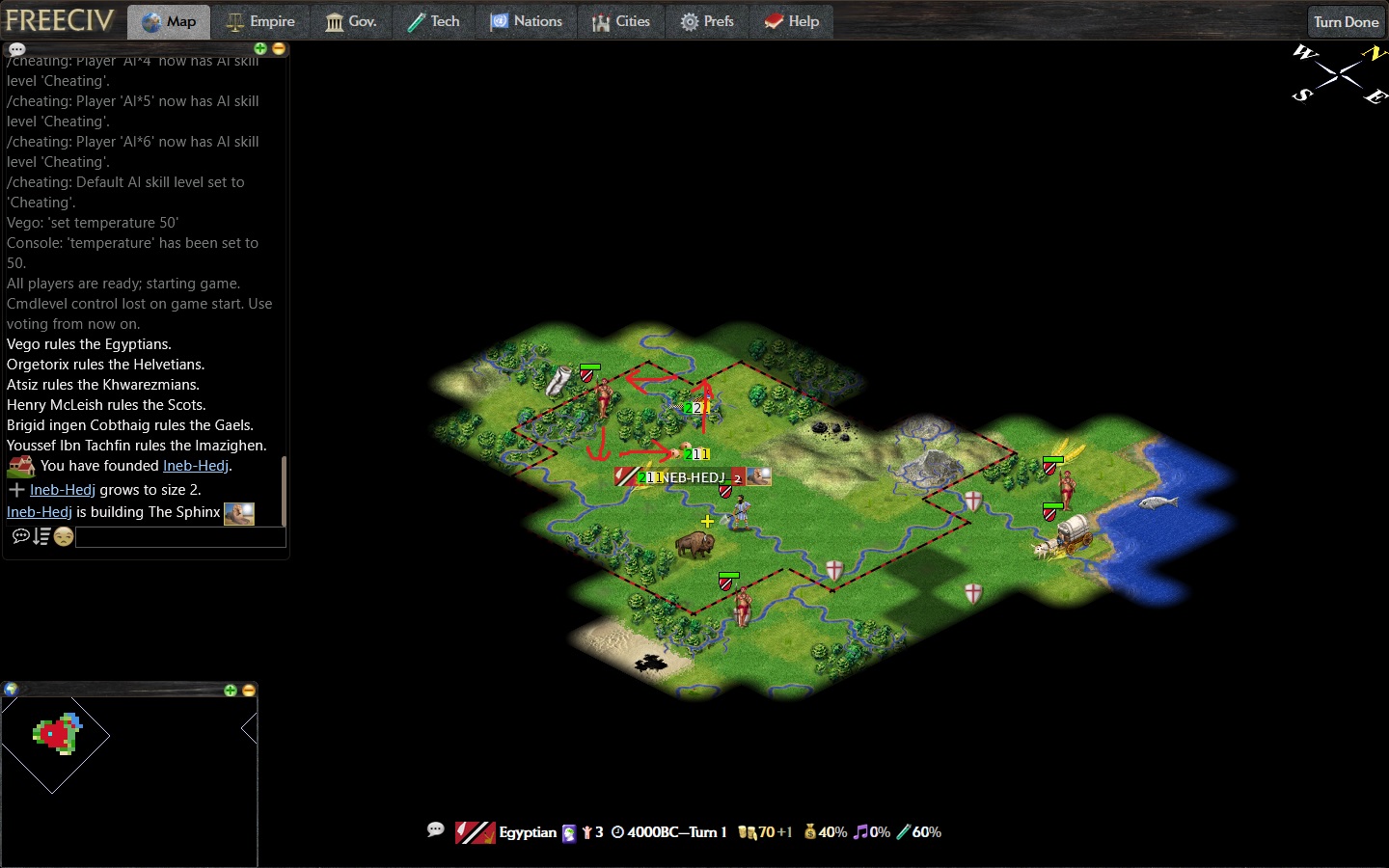Click the compass rose in the top-right corner

tap(1338, 75)
